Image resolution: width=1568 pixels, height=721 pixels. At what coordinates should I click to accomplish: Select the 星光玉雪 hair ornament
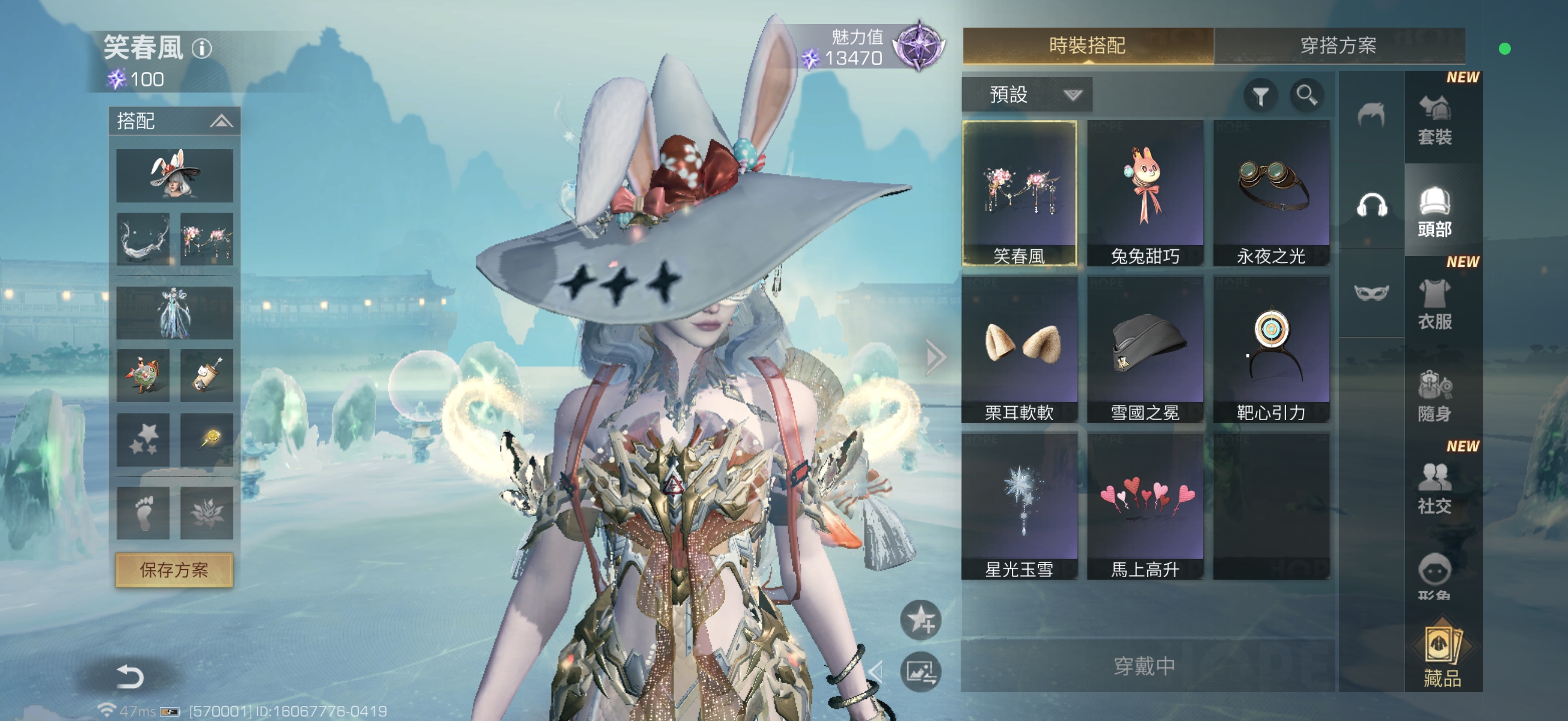tap(1019, 507)
